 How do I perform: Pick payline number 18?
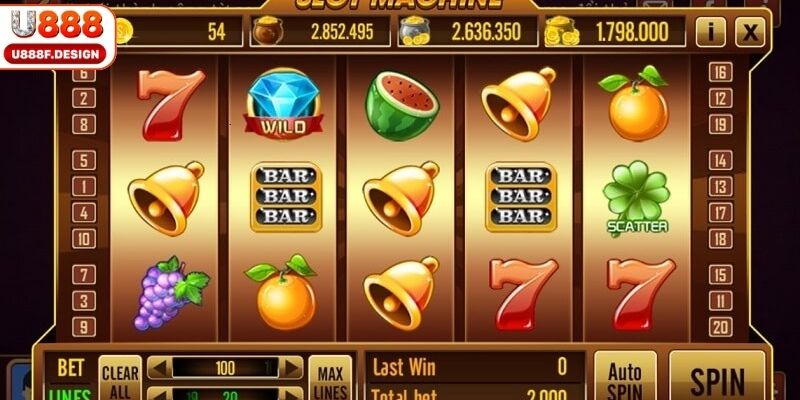(718, 238)
